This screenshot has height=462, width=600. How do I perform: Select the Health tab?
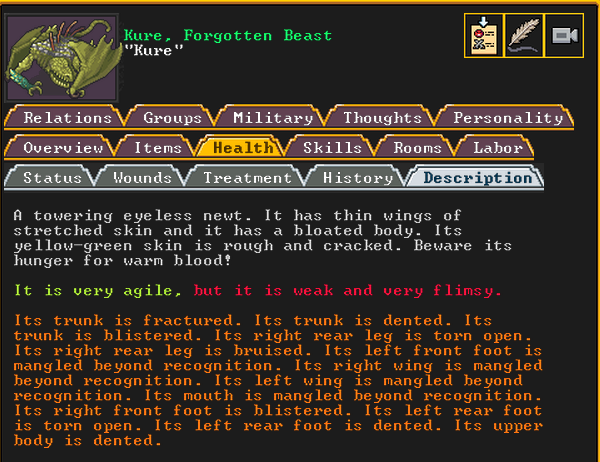pos(243,148)
